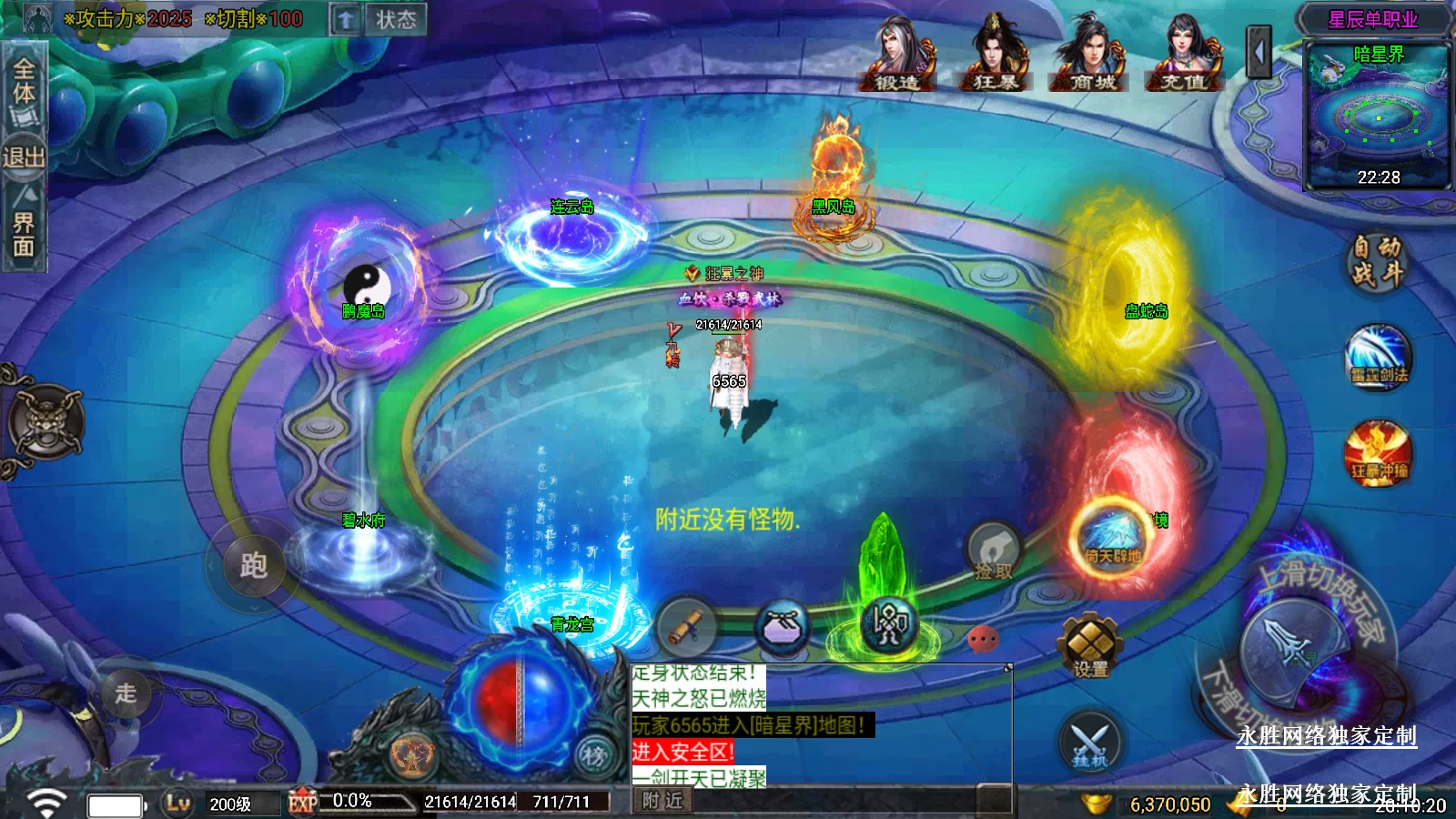This screenshot has width=1456, height=819.
Task: Open the 狂暴 berserk menu
Action: (996, 55)
